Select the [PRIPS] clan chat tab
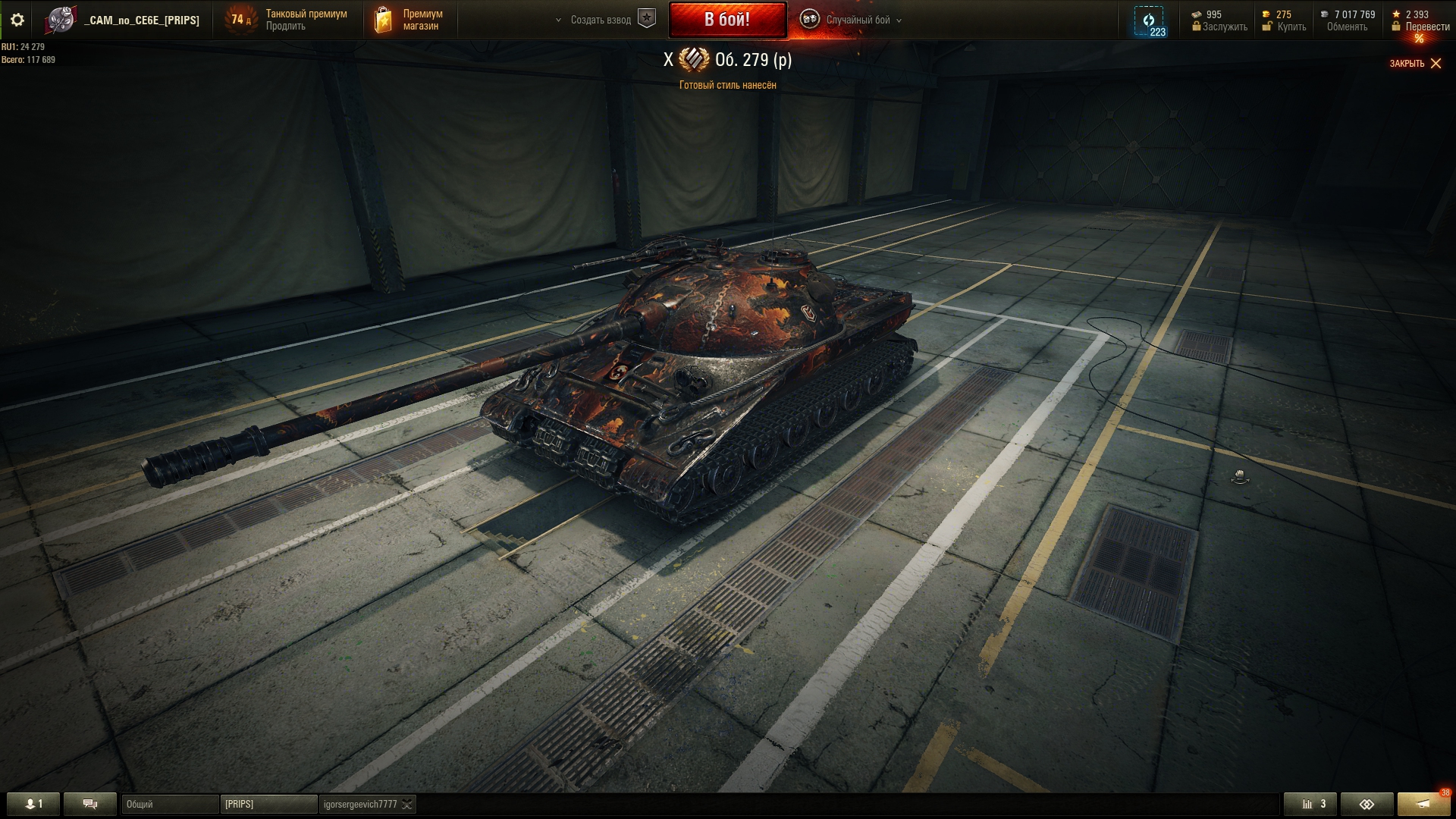The image size is (1456, 819). (268, 804)
